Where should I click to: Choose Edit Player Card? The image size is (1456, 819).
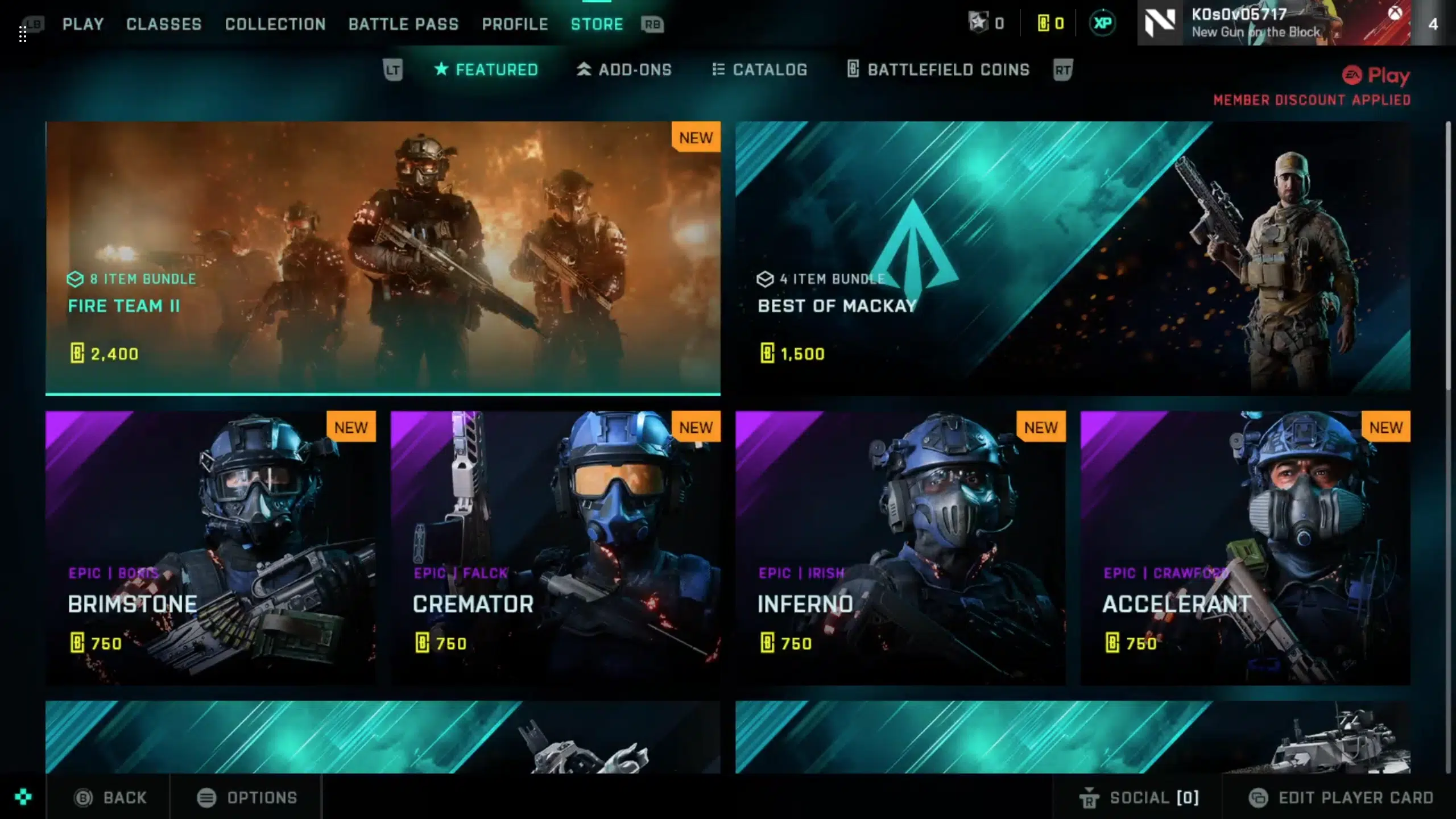tap(1341, 797)
